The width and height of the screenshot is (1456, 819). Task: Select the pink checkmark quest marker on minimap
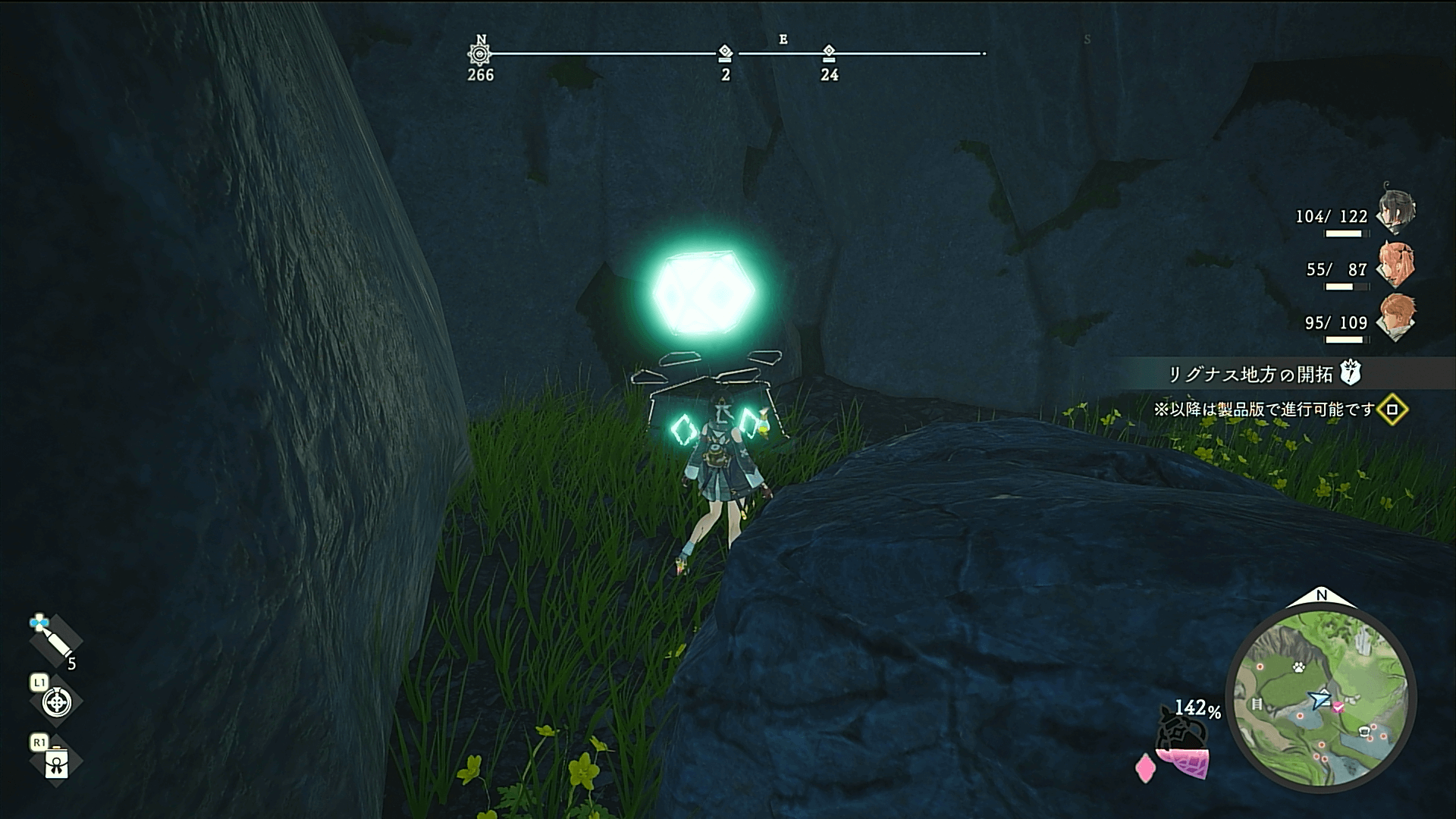(1338, 707)
